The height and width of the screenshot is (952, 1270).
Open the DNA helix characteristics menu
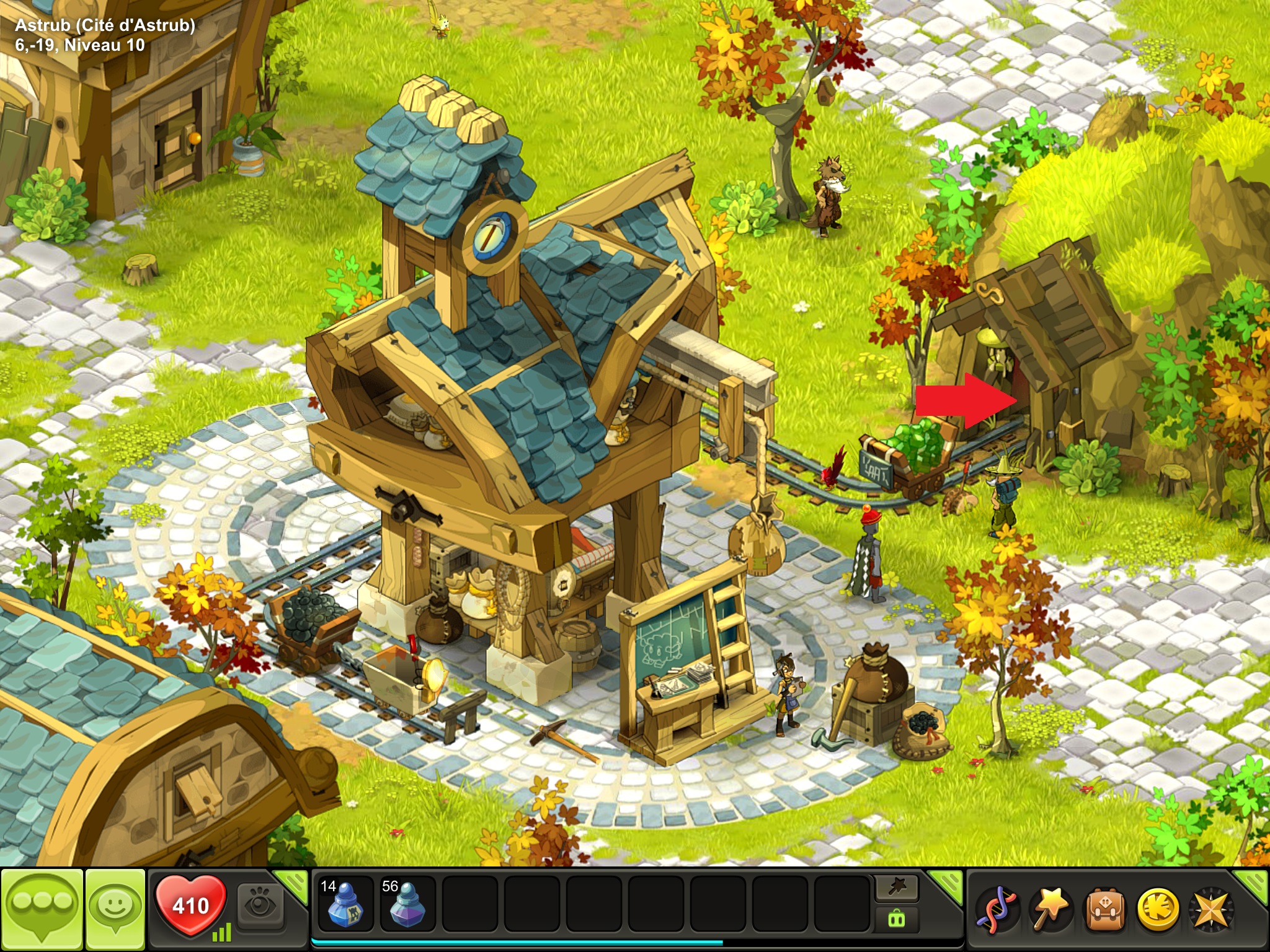point(996,910)
